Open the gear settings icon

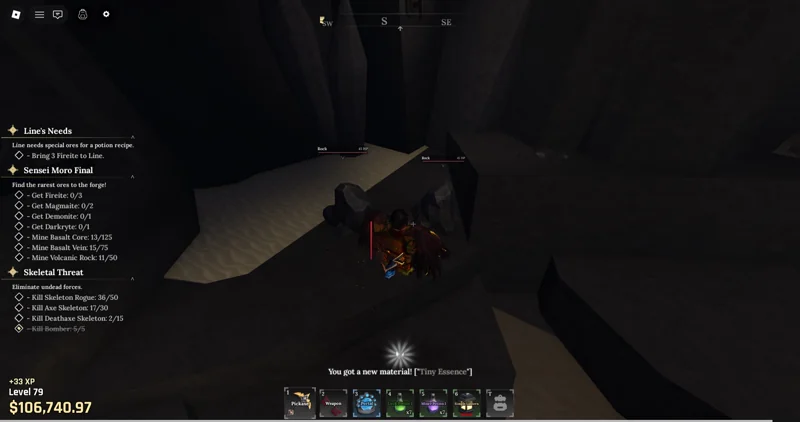click(x=106, y=14)
